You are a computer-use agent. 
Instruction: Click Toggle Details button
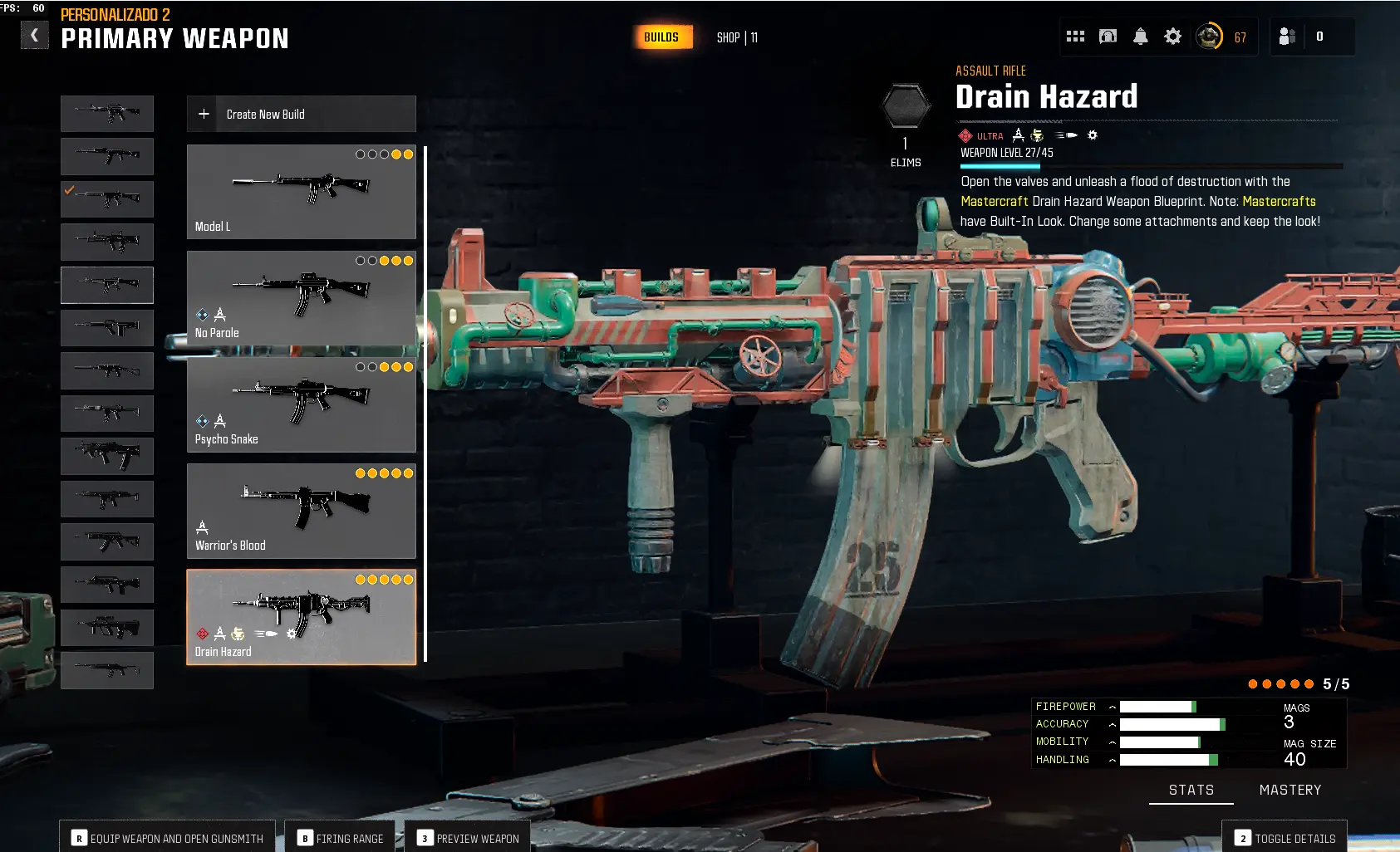1285,838
